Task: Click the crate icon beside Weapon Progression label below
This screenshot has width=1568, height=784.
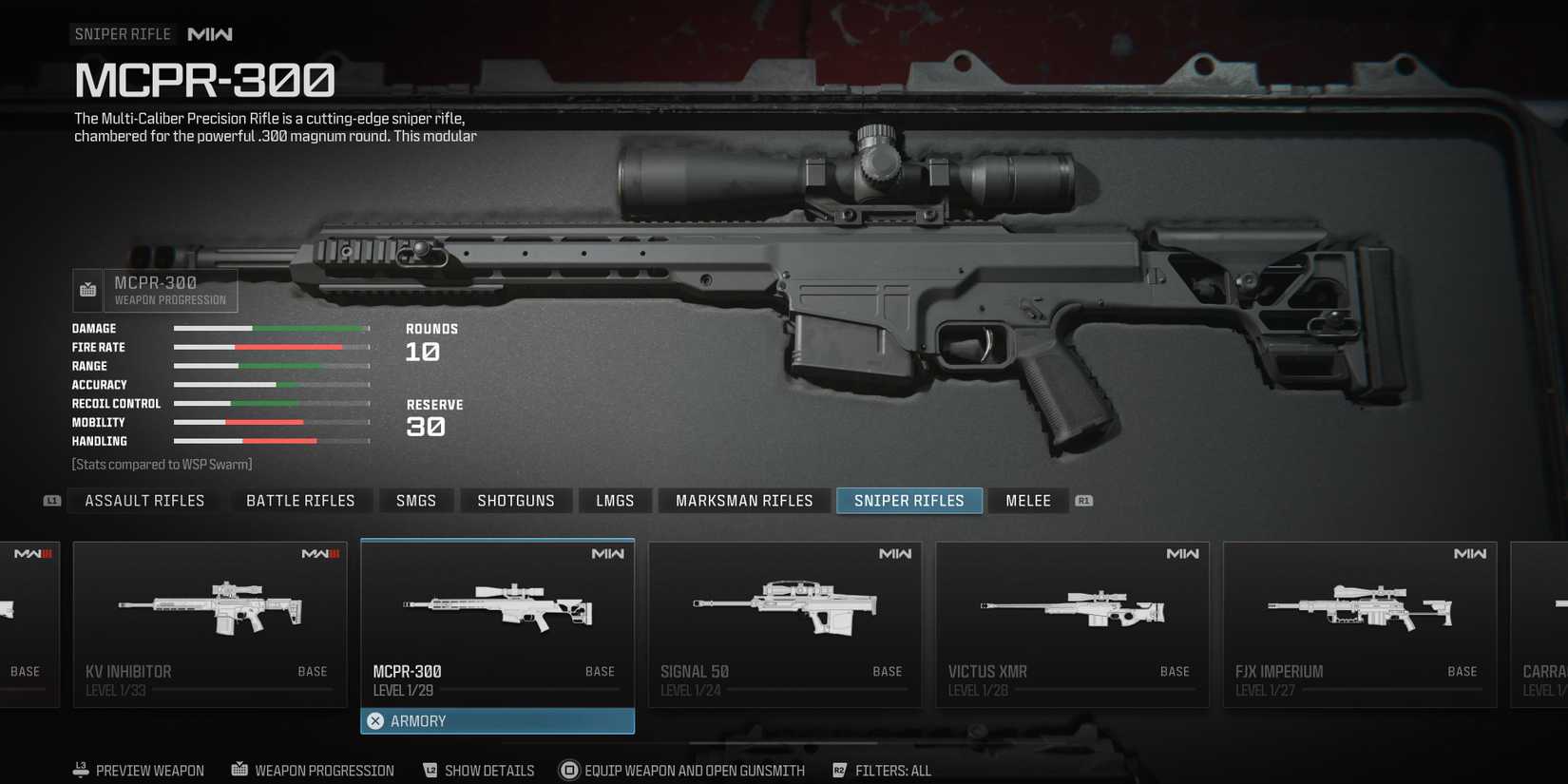Action: point(239,770)
